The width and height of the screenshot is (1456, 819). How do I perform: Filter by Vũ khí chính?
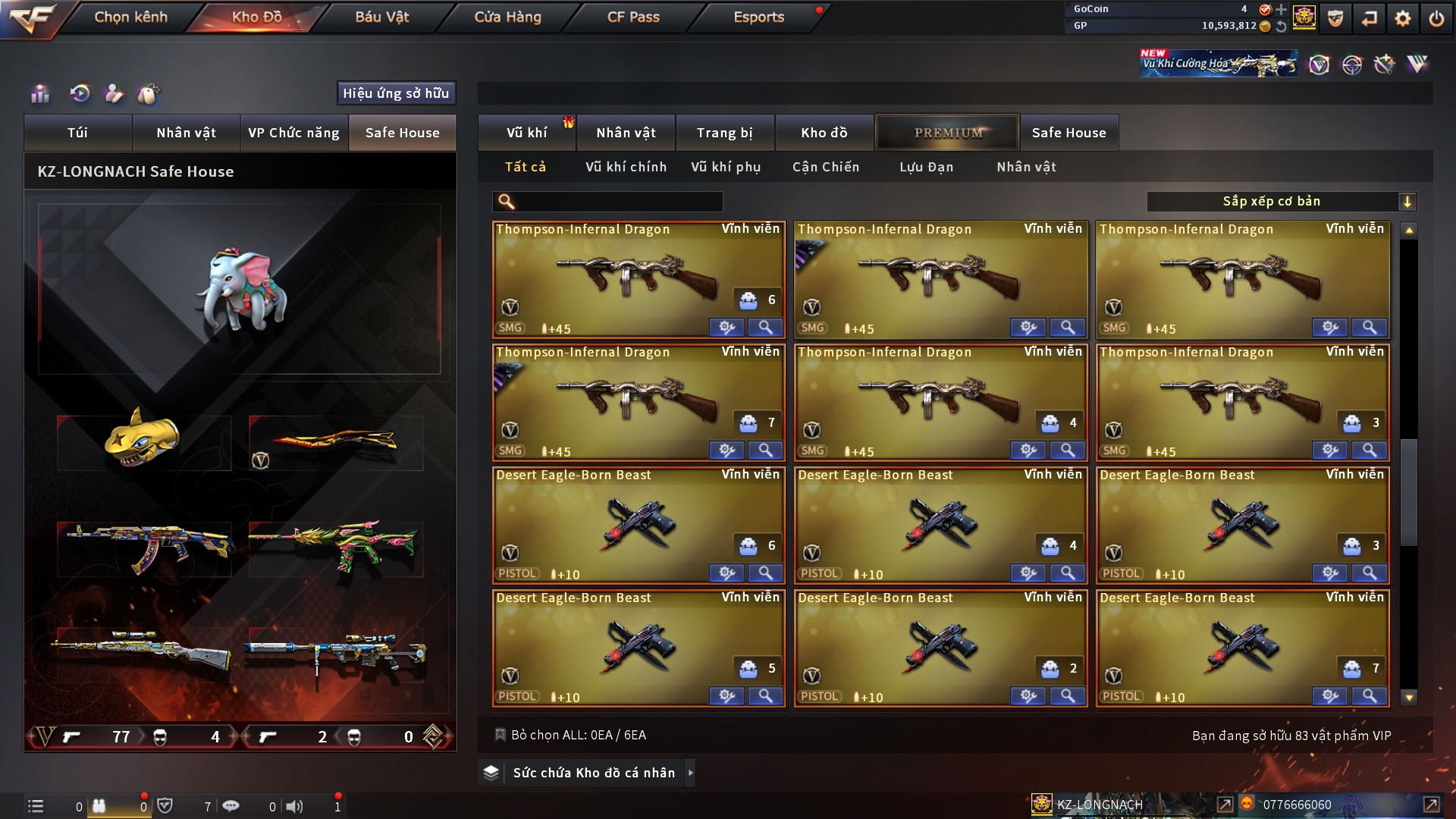[x=626, y=167]
